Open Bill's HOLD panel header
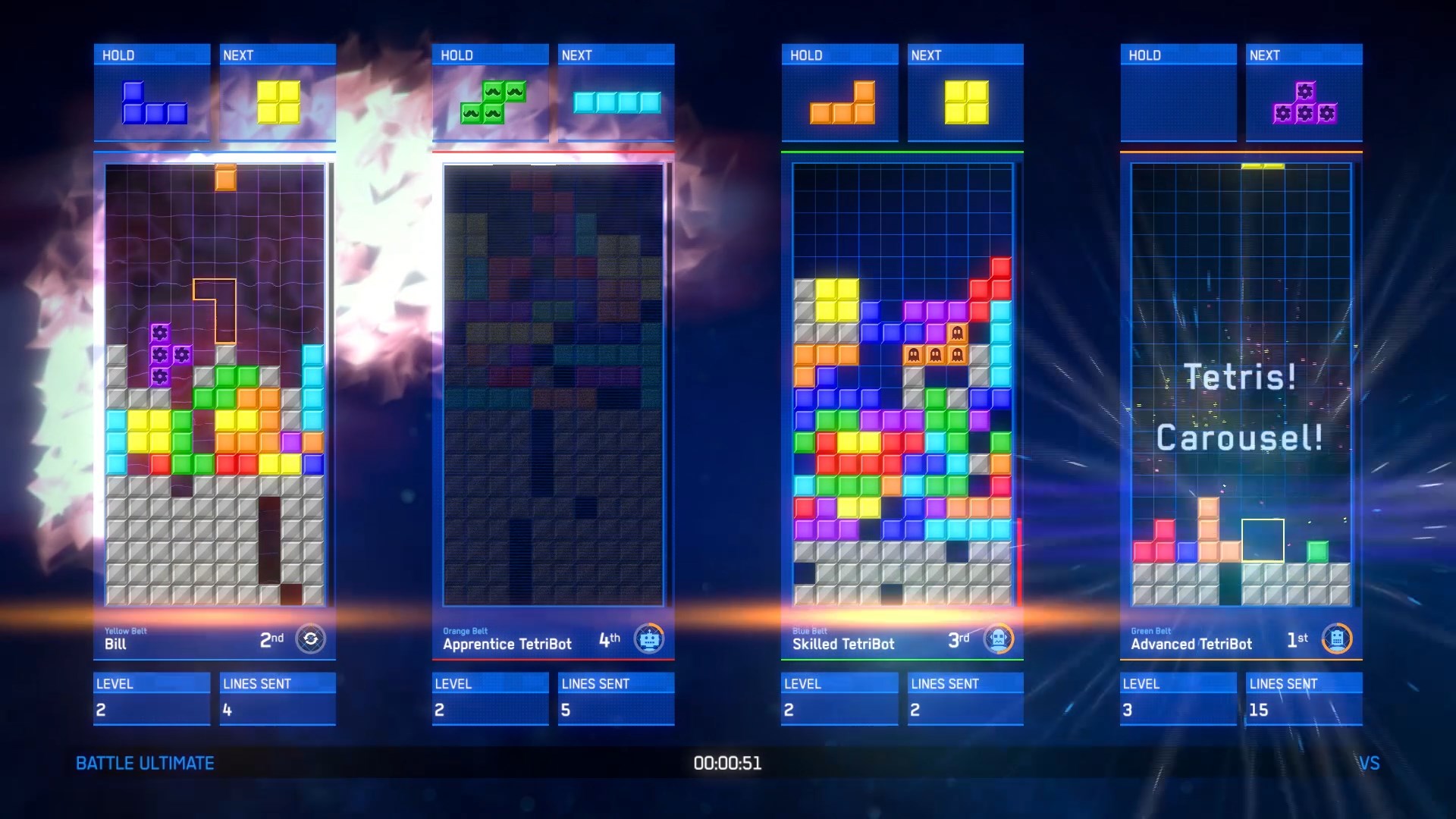The image size is (1456, 819). point(151,54)
